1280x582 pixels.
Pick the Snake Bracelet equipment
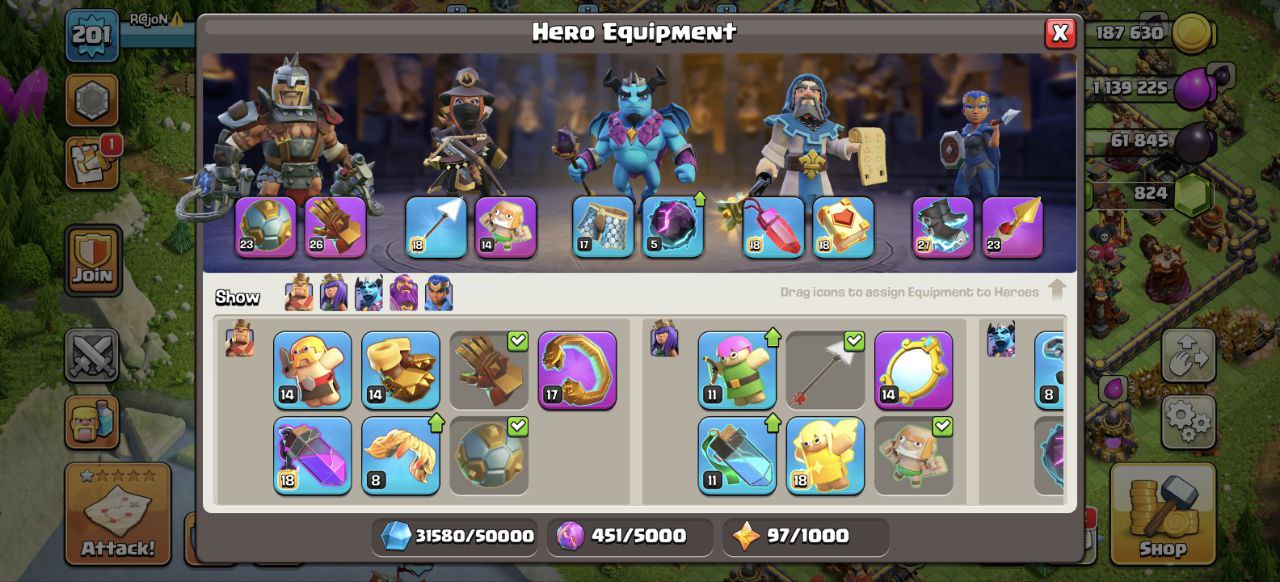(577, 370)
